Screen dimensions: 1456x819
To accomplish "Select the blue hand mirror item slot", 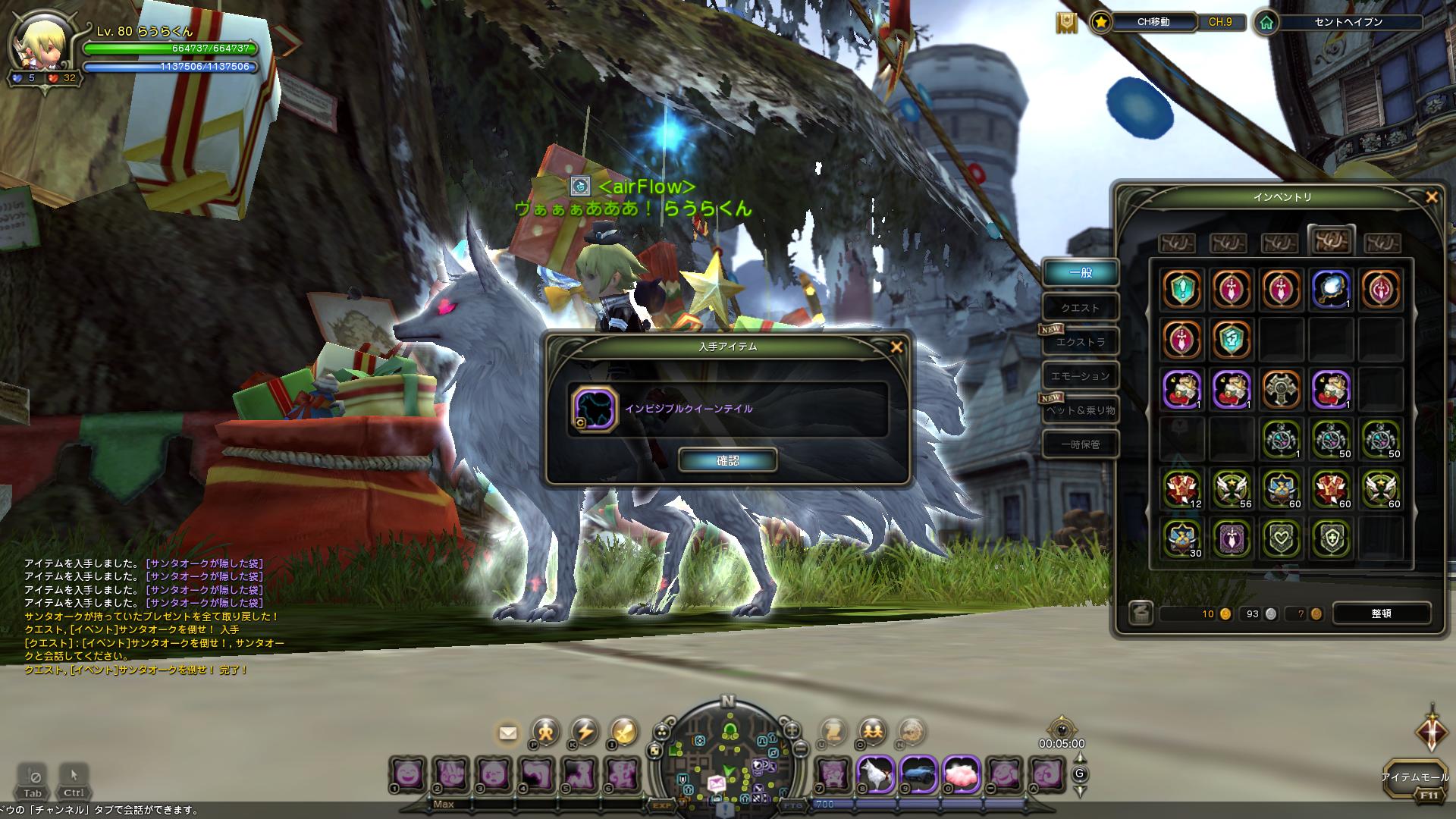I will [1331, 288].
